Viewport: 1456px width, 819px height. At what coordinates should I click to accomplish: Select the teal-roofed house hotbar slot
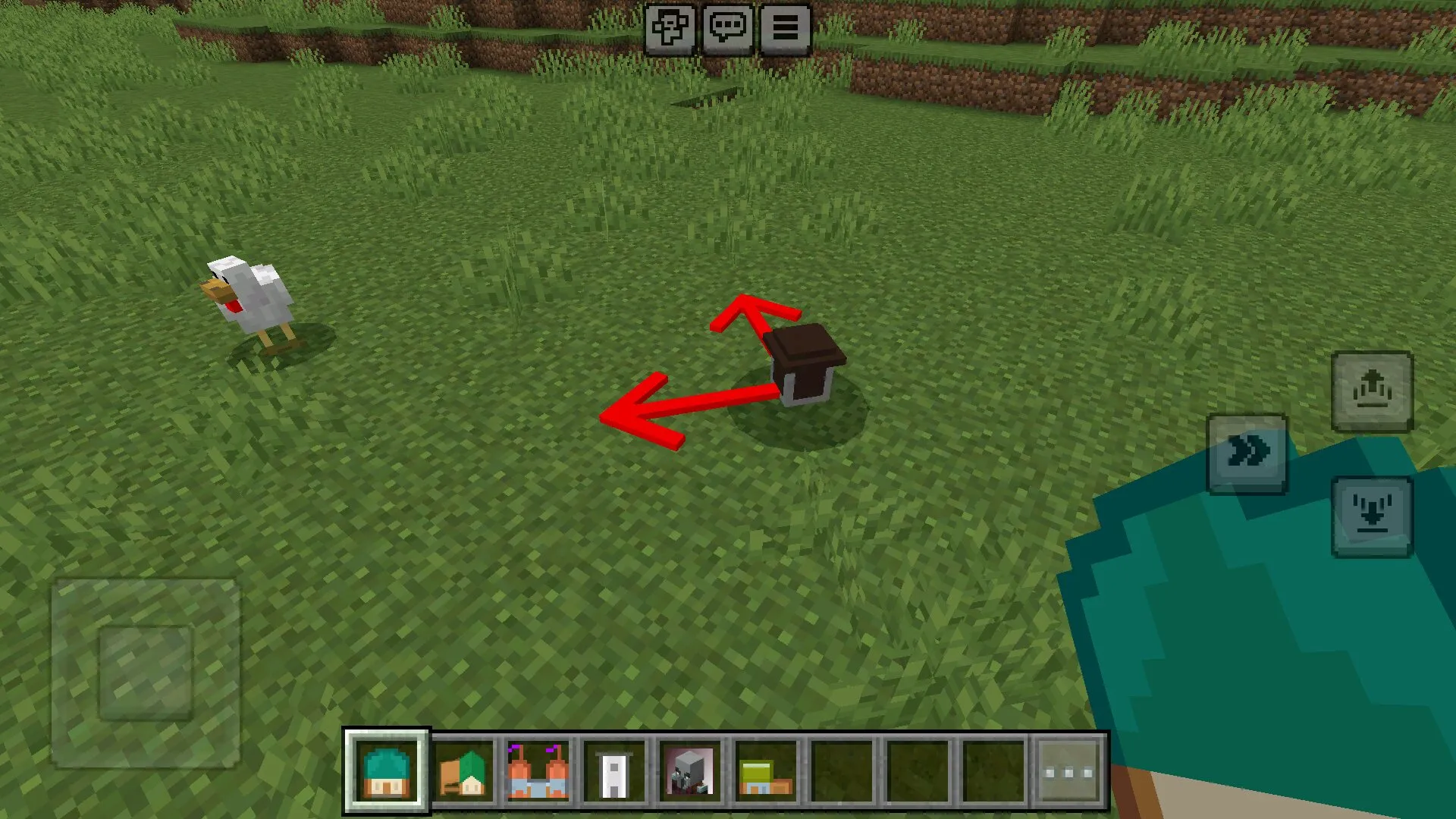387,772
